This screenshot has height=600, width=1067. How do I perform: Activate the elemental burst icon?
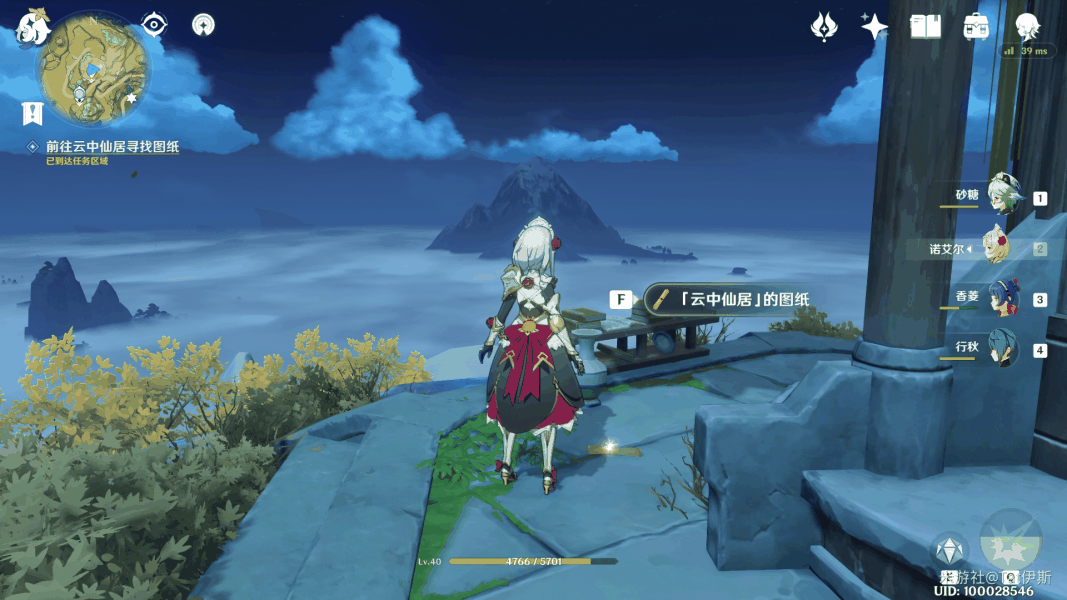point(1011,541)
